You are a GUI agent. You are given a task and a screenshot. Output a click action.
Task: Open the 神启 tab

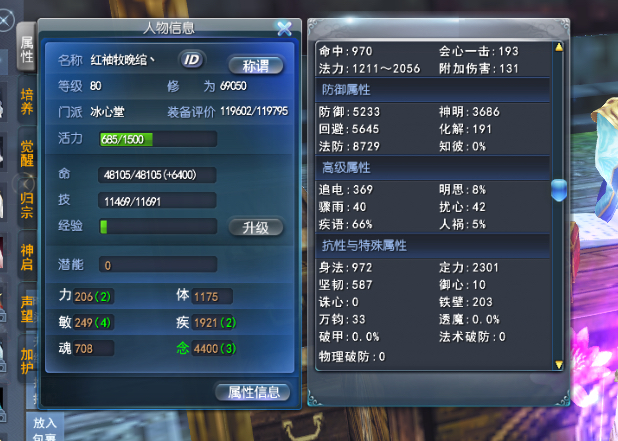point(27,252)
